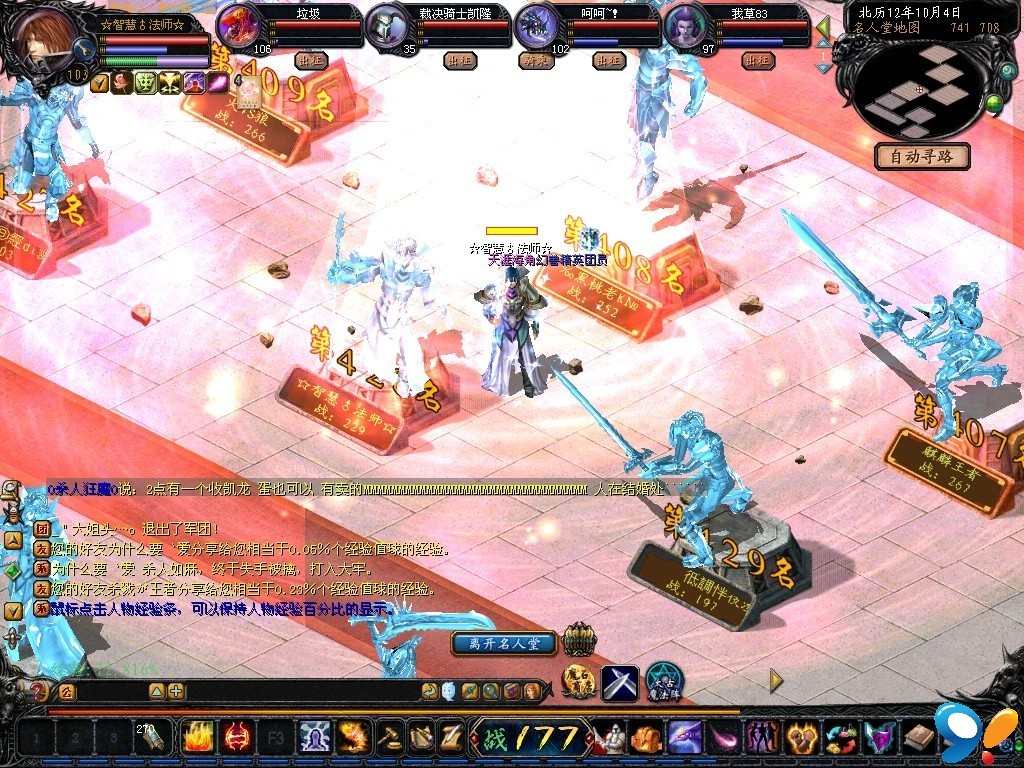Open the crossed swords icon above the hotbar
This screenshot has width=1024, height=768.
click(x=619, y=683)
